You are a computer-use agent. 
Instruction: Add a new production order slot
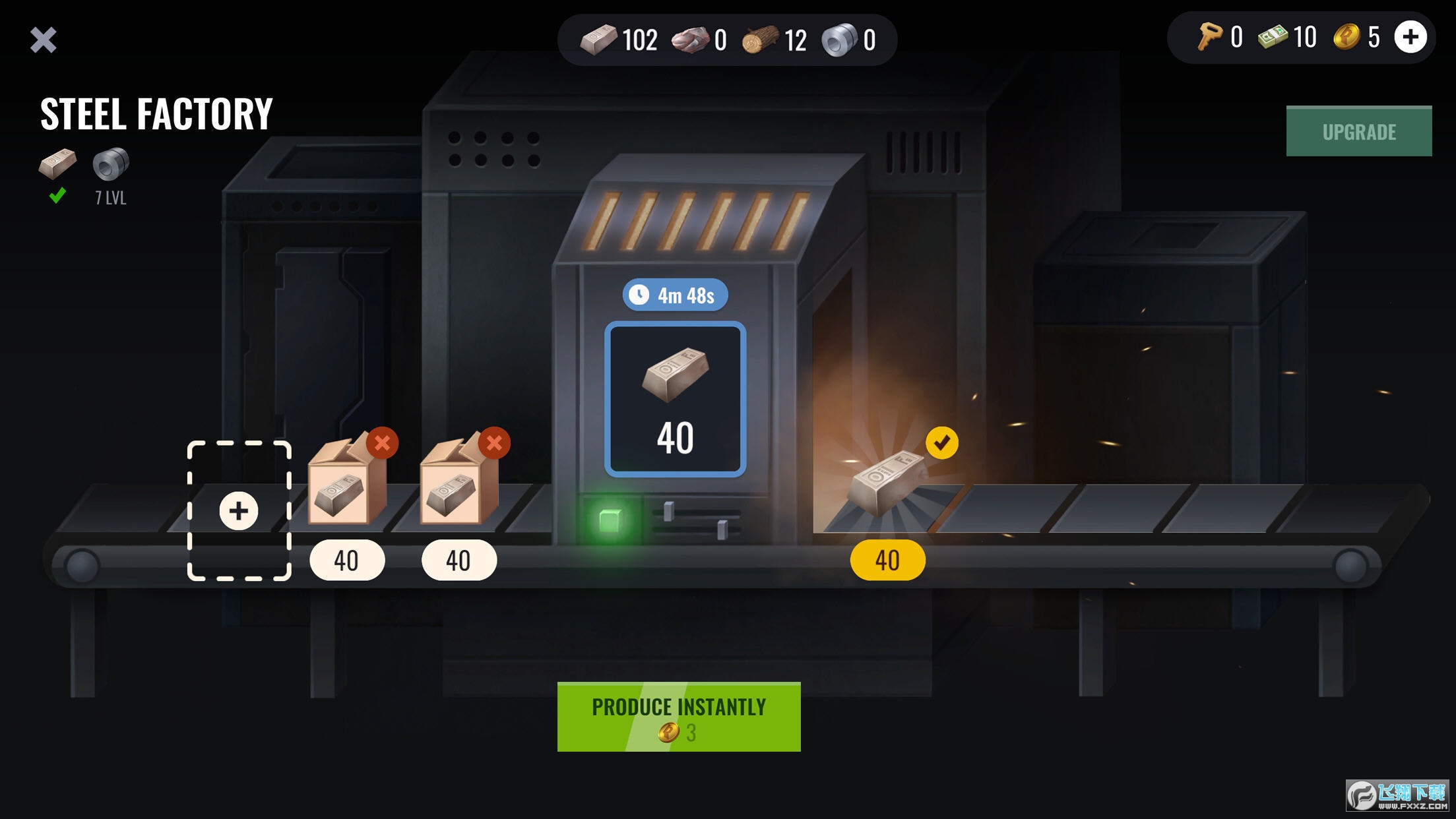point(239,510)
